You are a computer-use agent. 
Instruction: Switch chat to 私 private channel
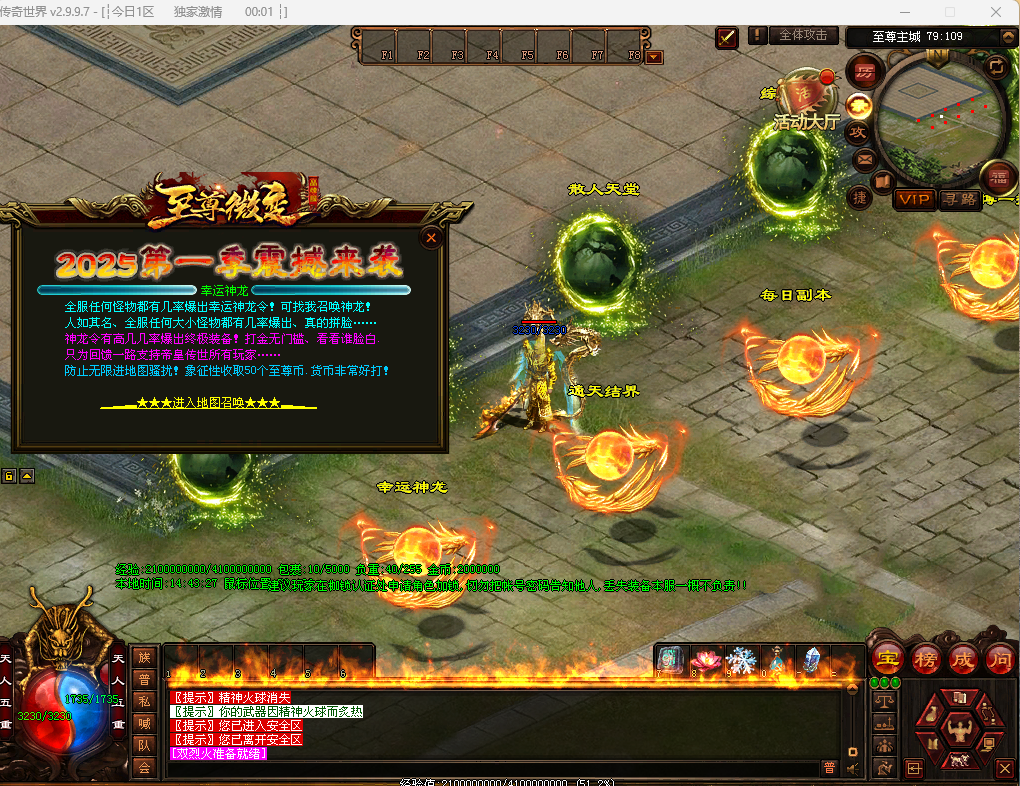coord(144,701)
